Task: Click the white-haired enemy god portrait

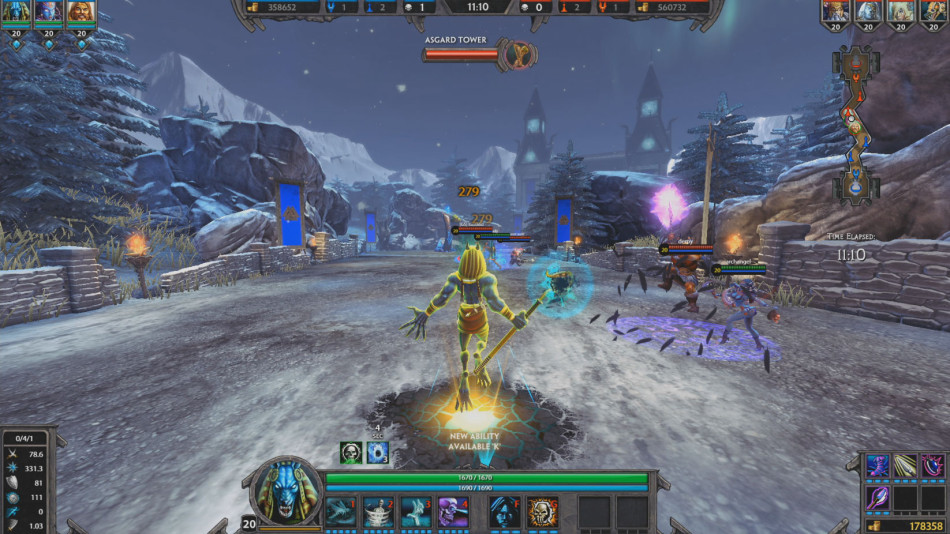Action: coord(867,12)
